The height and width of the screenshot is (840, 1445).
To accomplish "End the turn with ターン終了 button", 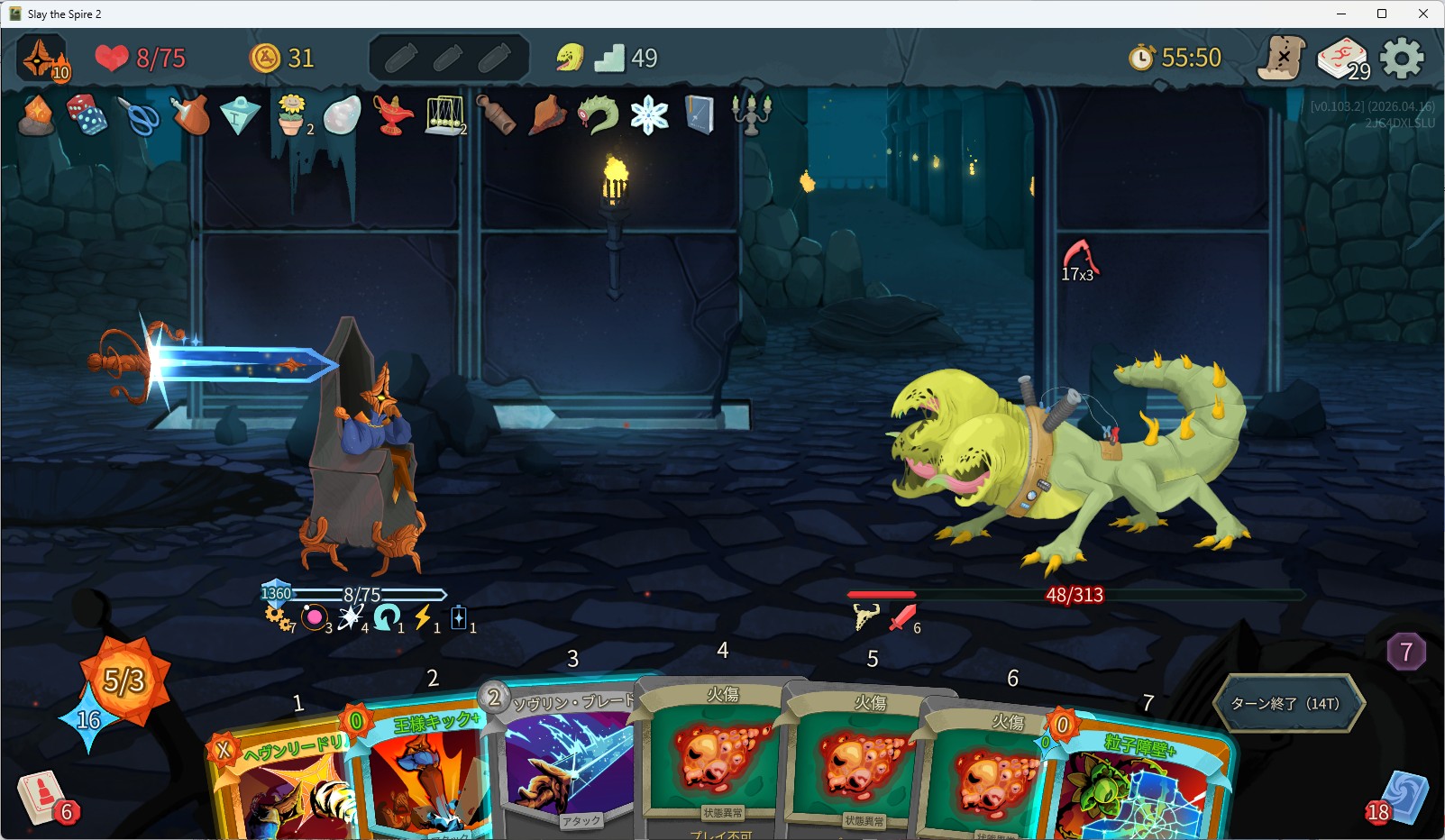I will coord(1286,703).
